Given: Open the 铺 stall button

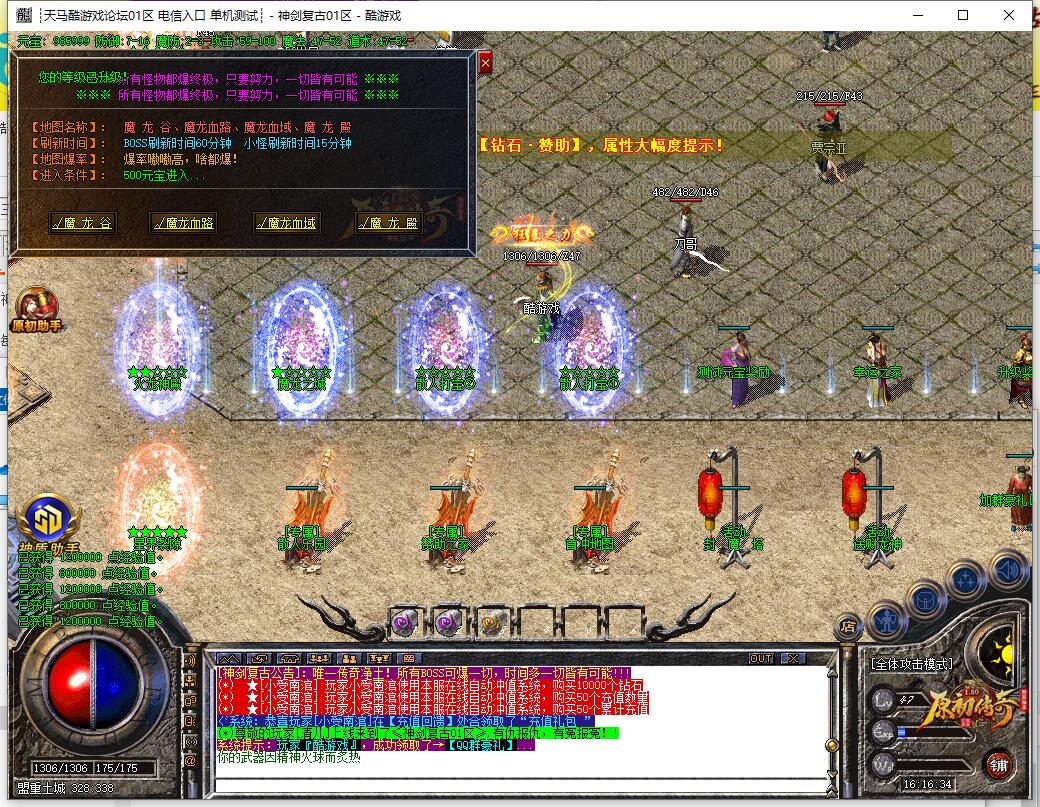Looking at the screenshot, I should coord(997,767).
